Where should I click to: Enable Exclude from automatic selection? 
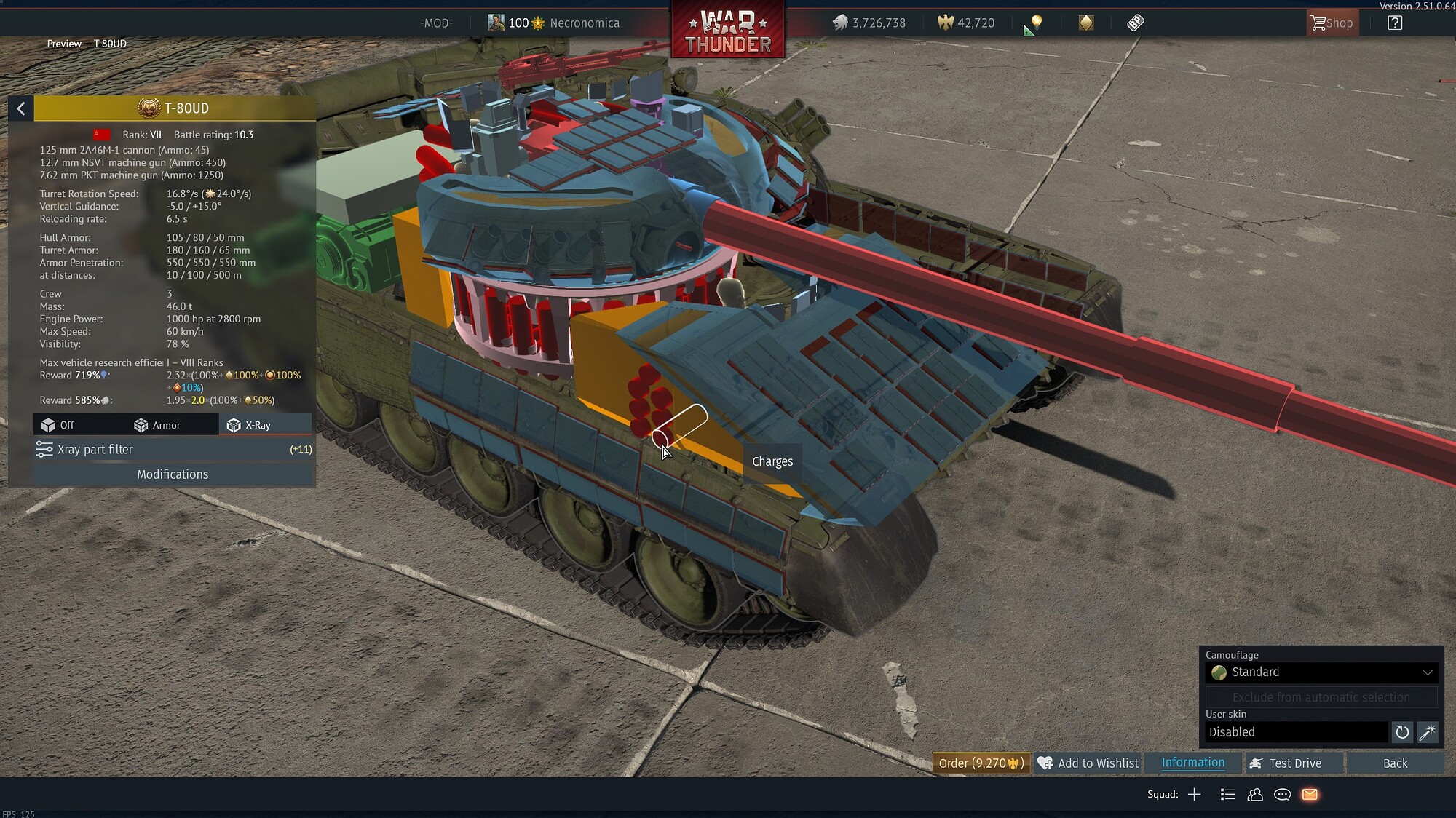click(x=1321, y=696)
